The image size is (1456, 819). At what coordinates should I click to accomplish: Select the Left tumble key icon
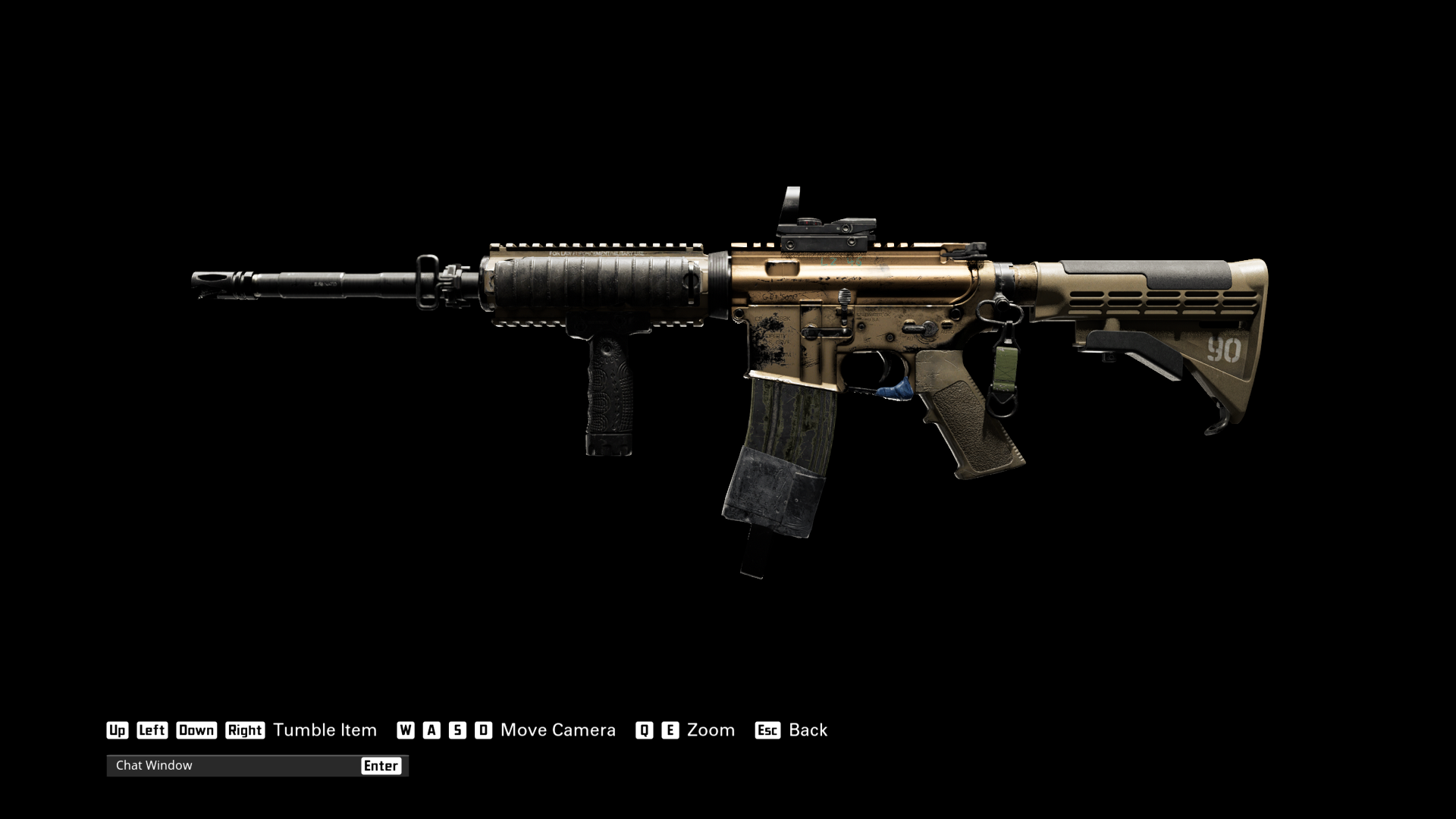(152, 730)
